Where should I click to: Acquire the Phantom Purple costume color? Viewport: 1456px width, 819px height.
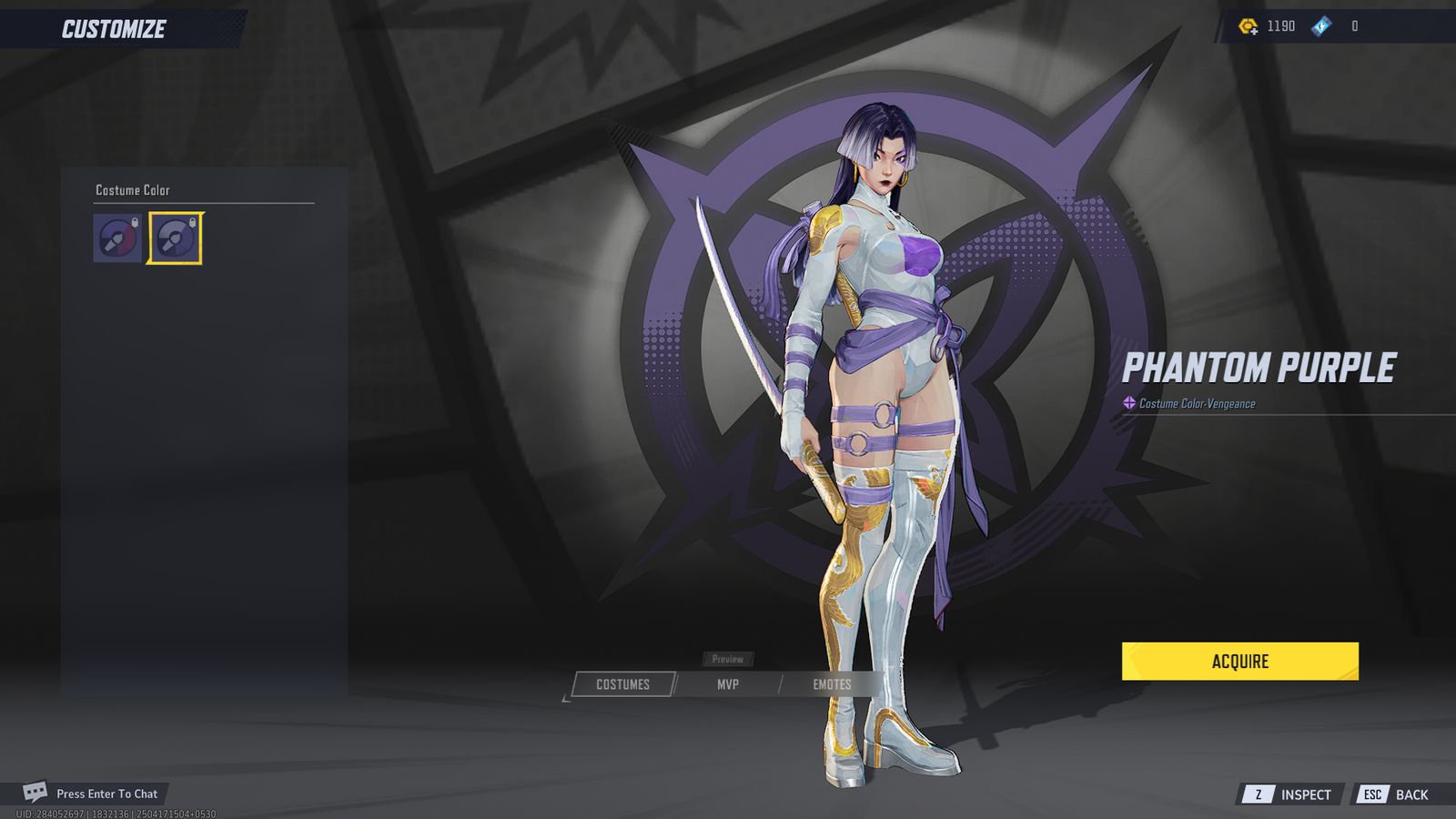(x=1239, y=662)
